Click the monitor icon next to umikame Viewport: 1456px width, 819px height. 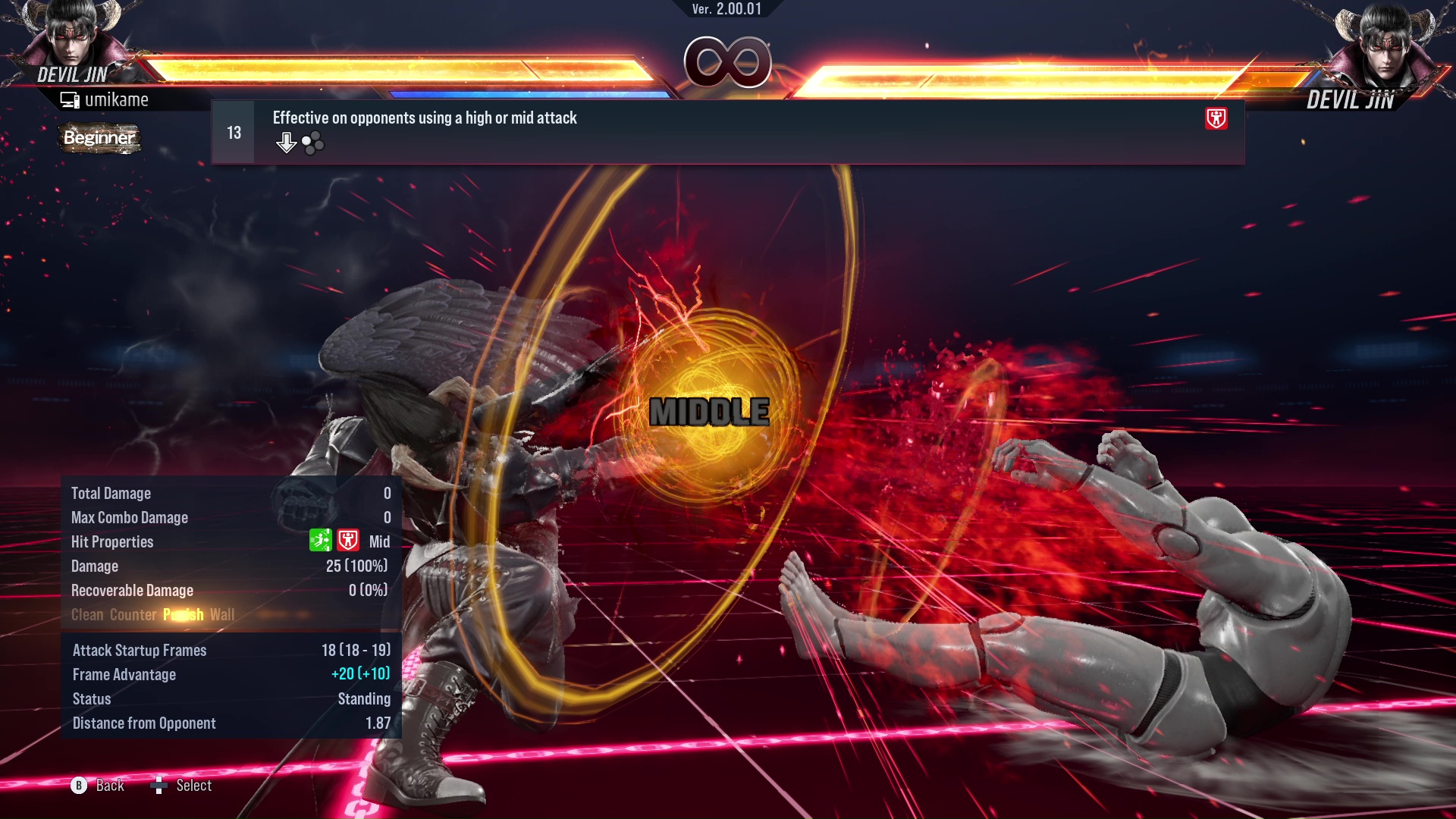pyautogui.click(x=71, y=99)
